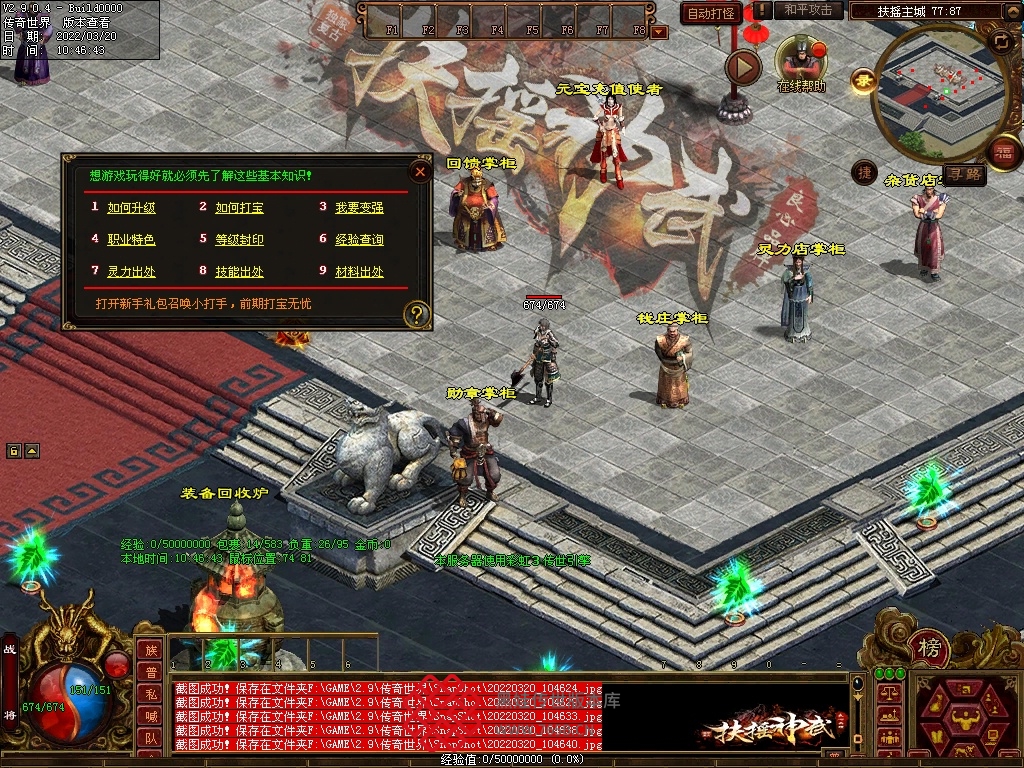Open the 材料出处 materials source link
The image size is (1024, 768).
click(359, 272)
